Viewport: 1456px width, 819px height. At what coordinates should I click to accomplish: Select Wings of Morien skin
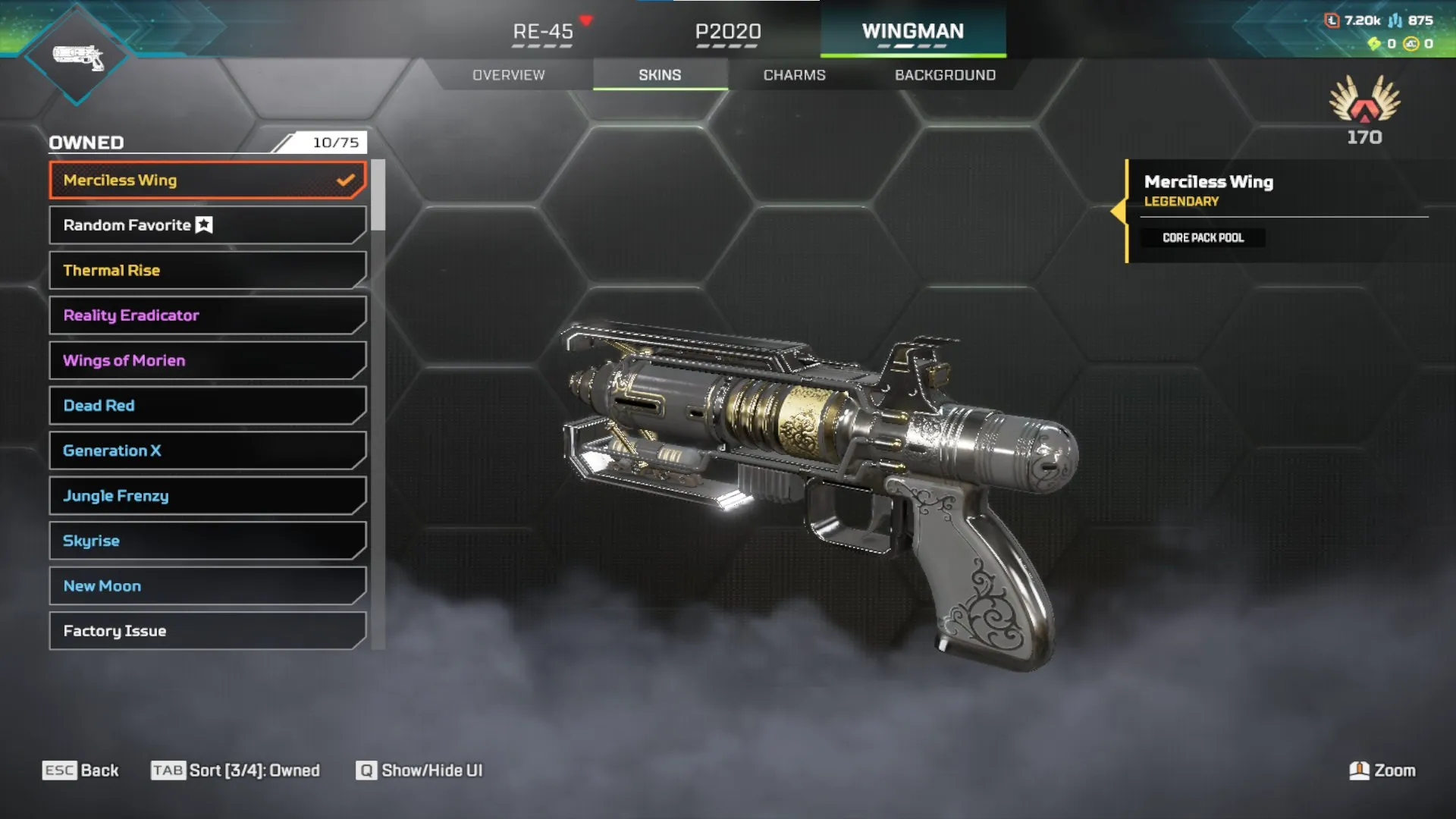click(x=207, y=361)
